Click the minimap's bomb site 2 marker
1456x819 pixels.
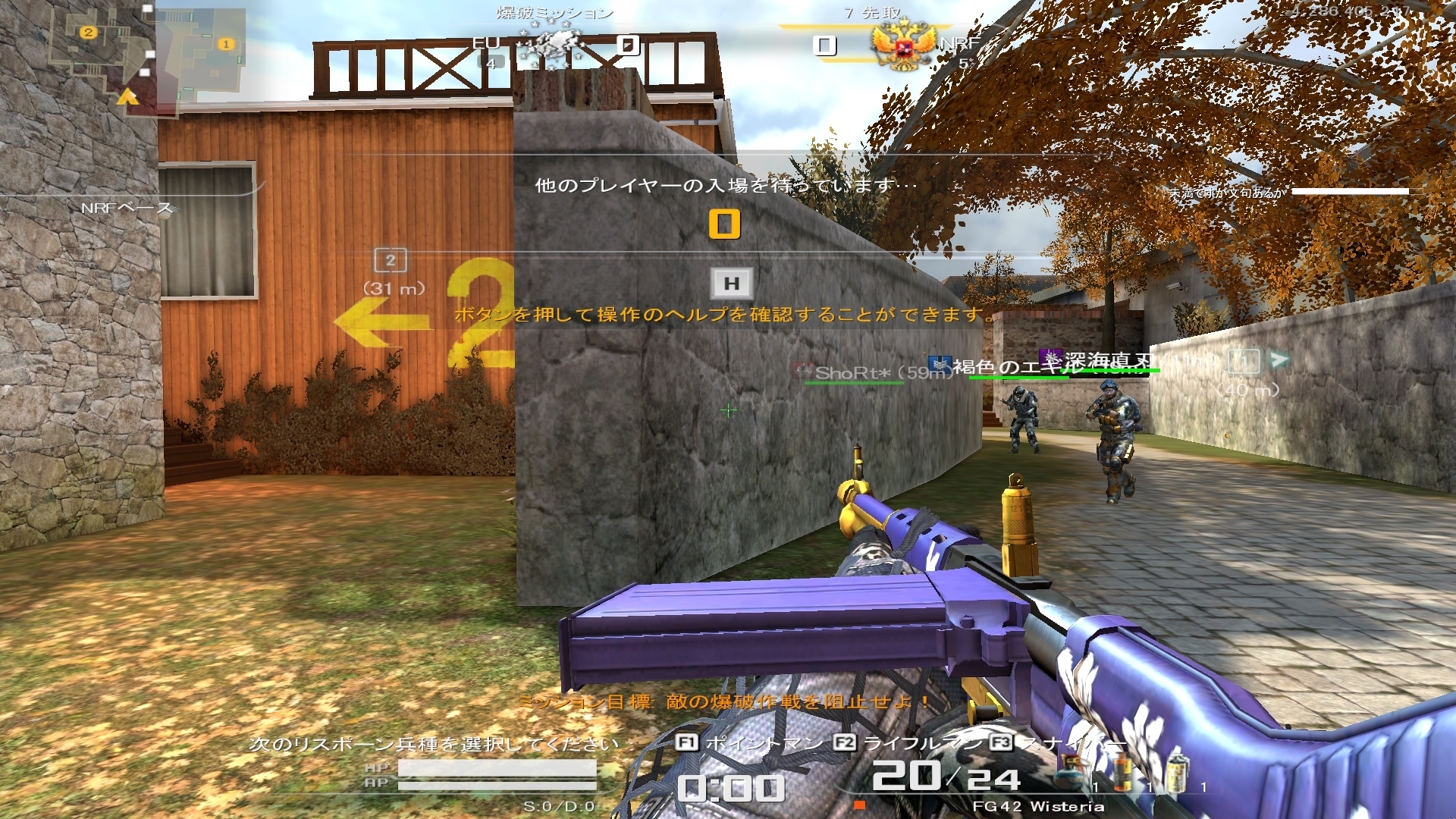point(89,33)
